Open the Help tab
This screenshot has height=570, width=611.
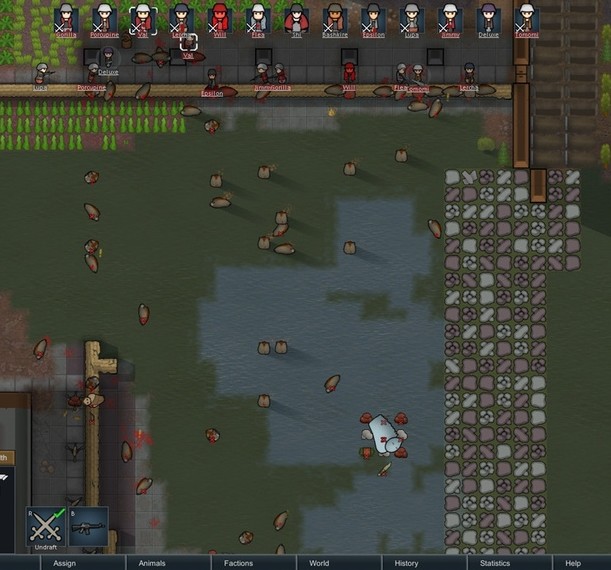(x=573, y=563)
